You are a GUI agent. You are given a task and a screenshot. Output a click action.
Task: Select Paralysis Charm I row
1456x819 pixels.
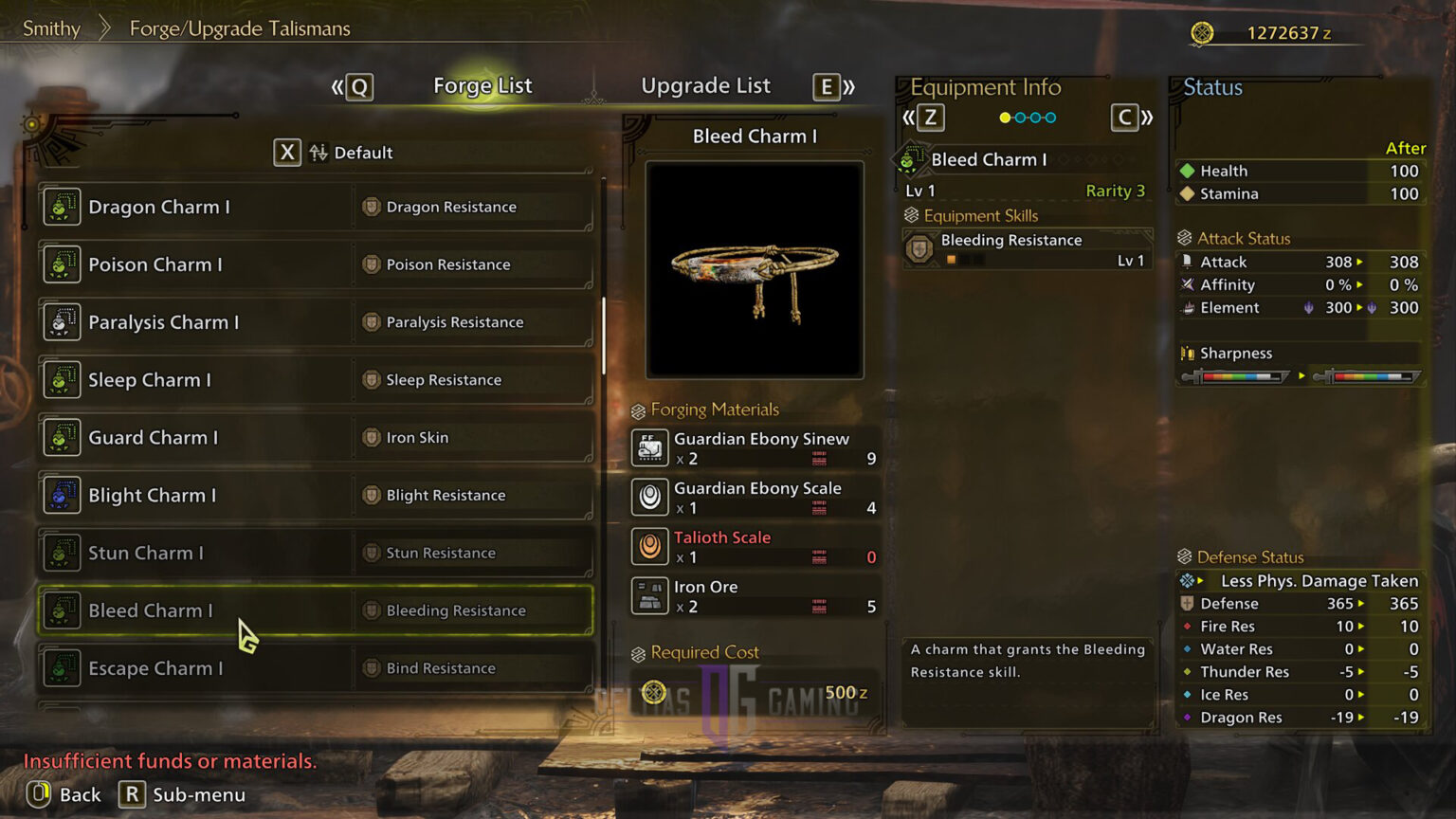pos(316,322)
